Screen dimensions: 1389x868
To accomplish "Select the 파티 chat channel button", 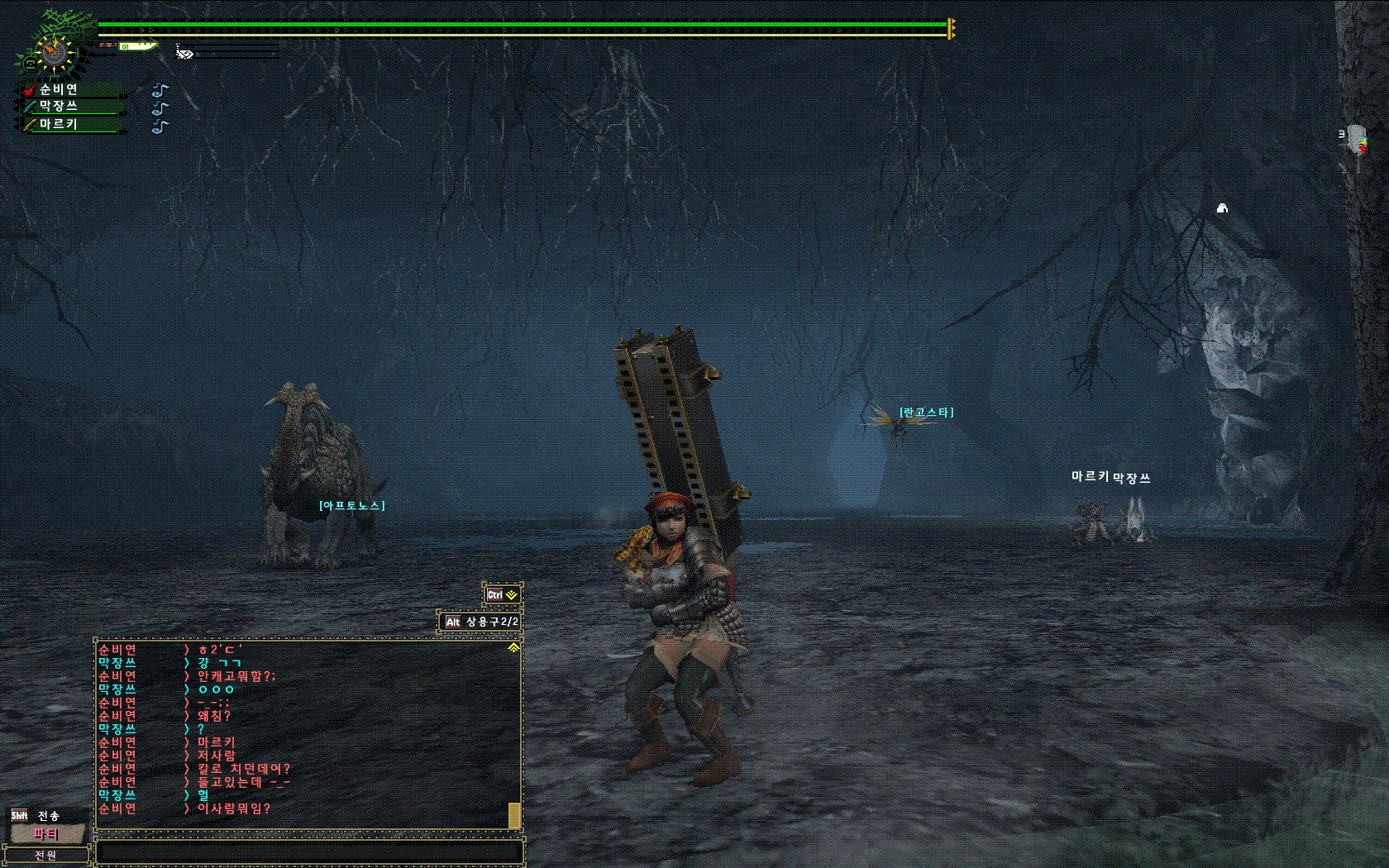I will (x=46, y=834).
